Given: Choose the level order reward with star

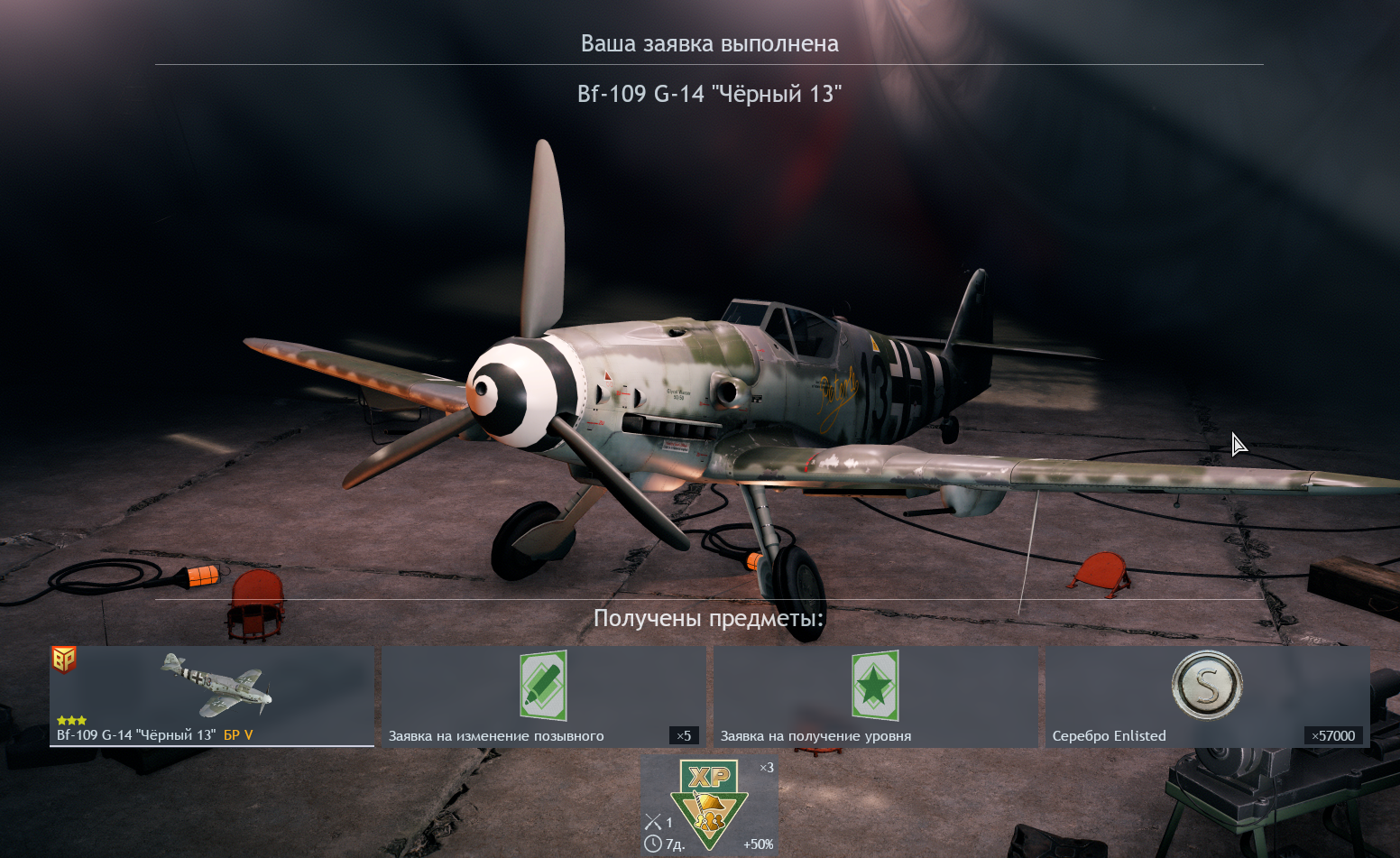Looking at the screenshot, I should tap(875, 696).
